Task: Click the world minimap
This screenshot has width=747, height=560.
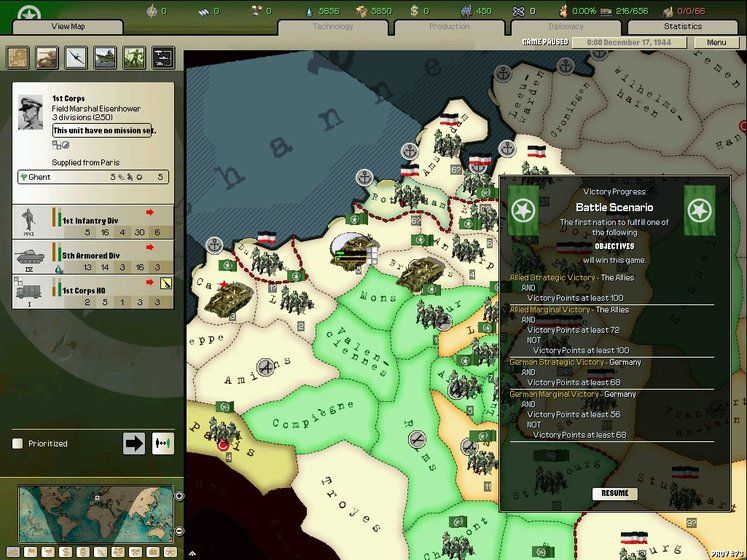Action: (93, 514)
